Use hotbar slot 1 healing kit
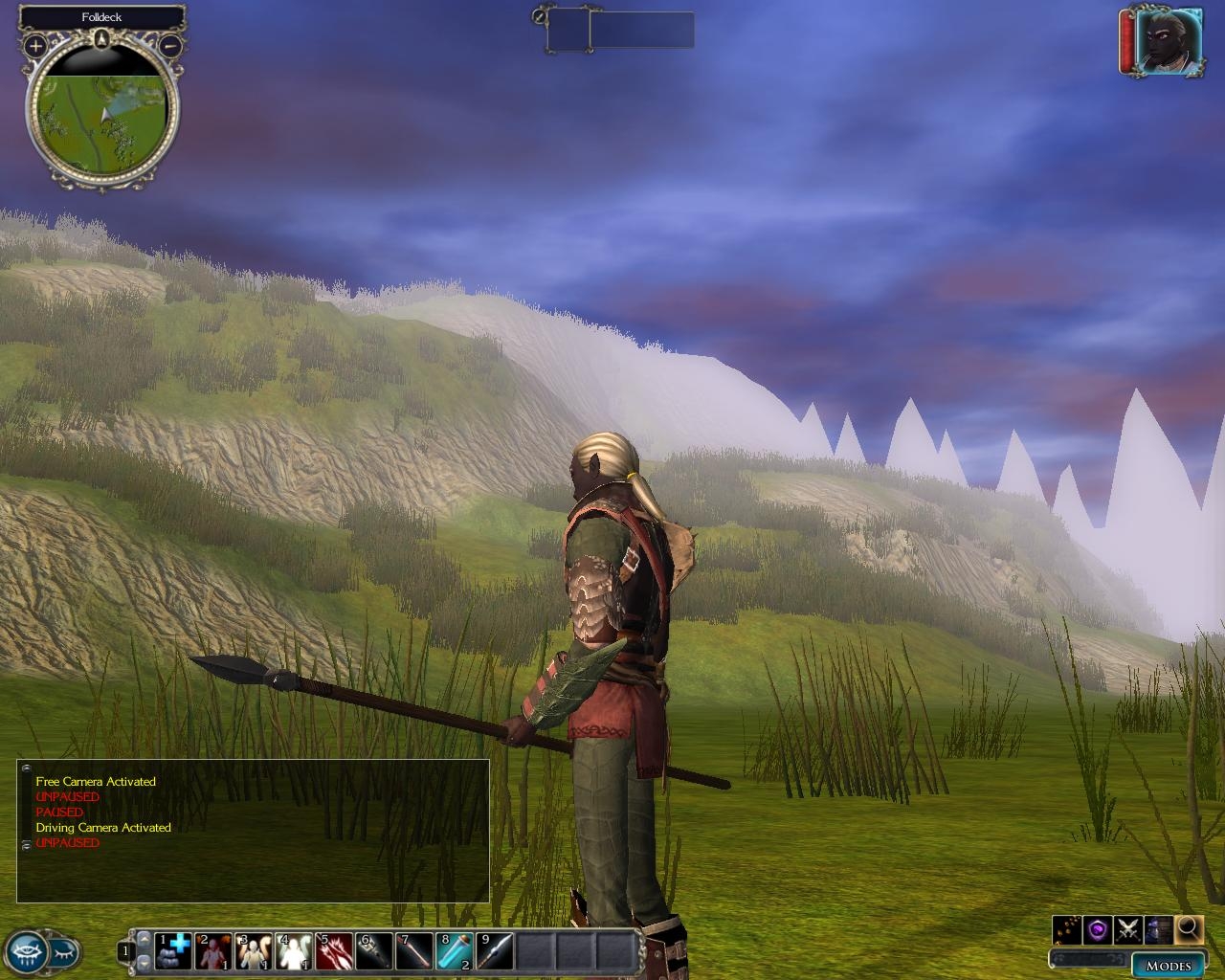This screenshot has width=1225, height=980. click(173, 951)
